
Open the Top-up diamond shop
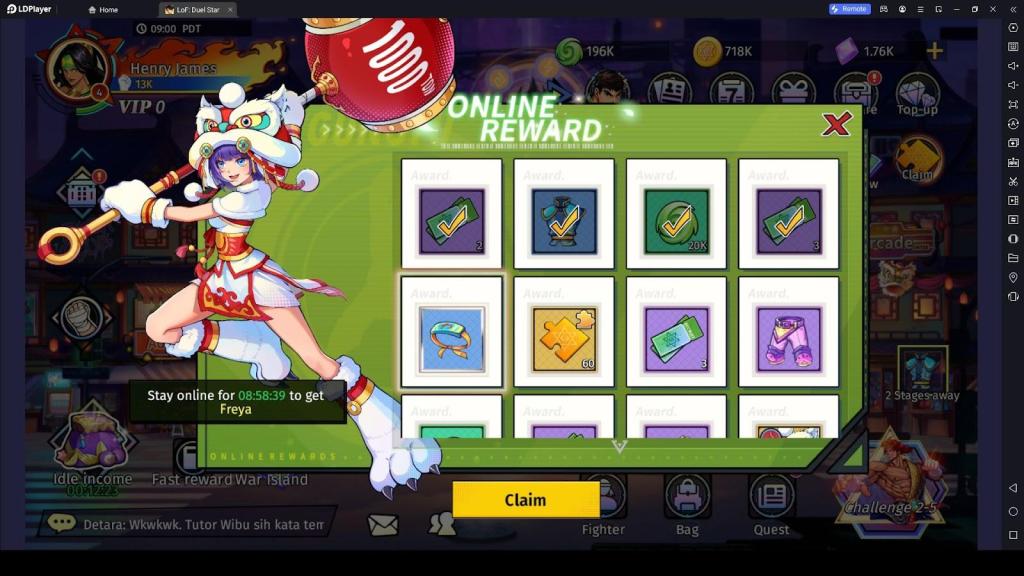point(917,93)
